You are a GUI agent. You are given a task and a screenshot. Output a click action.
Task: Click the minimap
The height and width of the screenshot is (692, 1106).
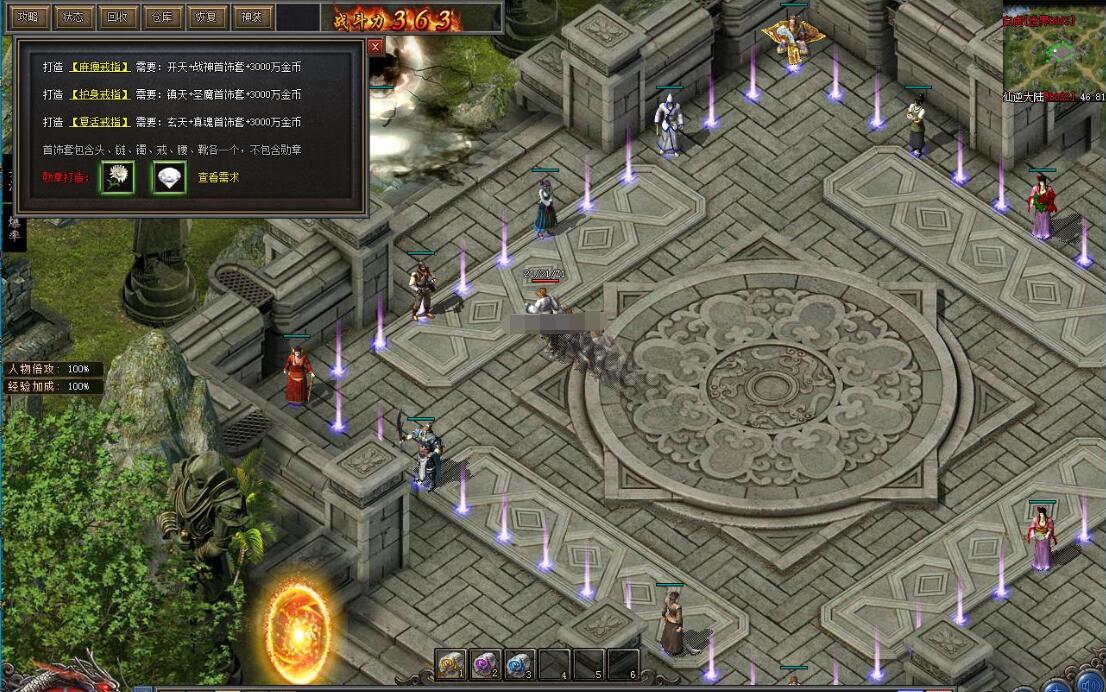1054,52
